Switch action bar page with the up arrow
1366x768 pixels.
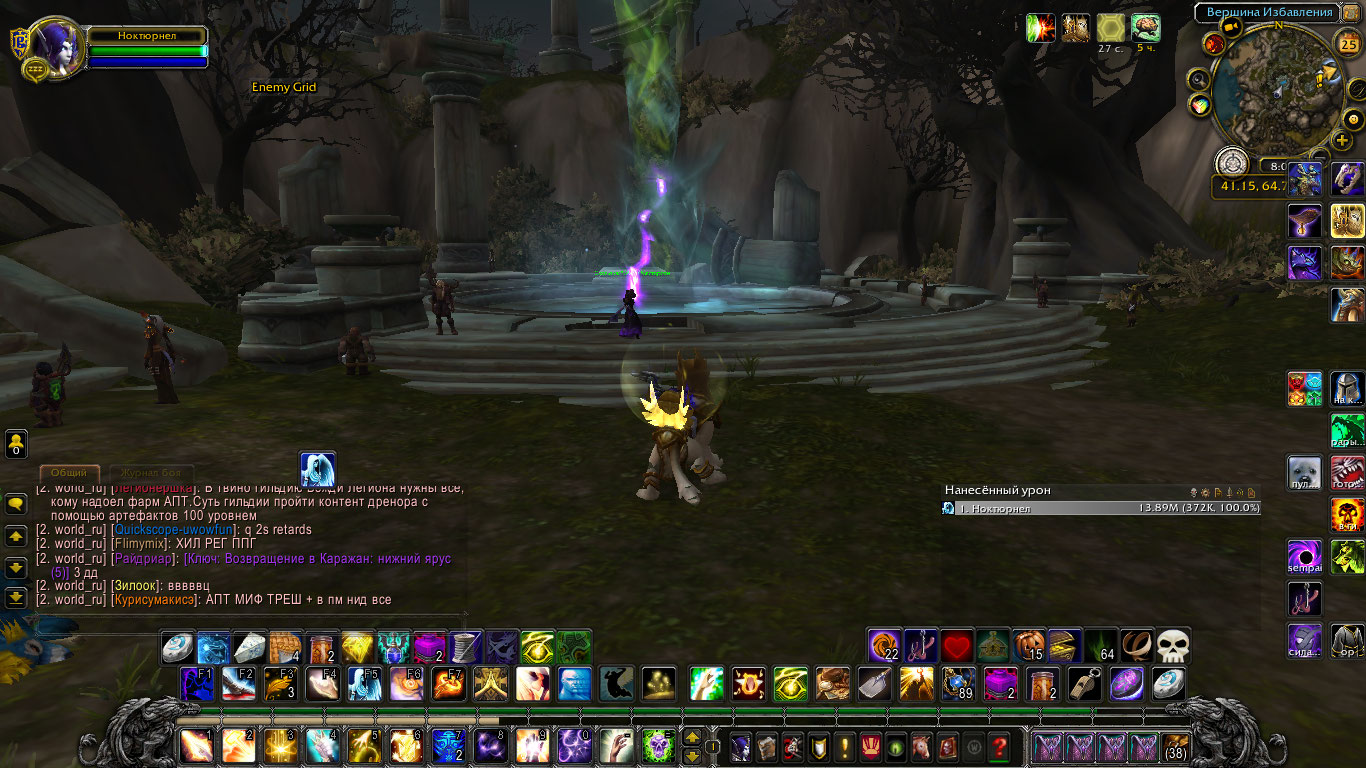[691, 739]
